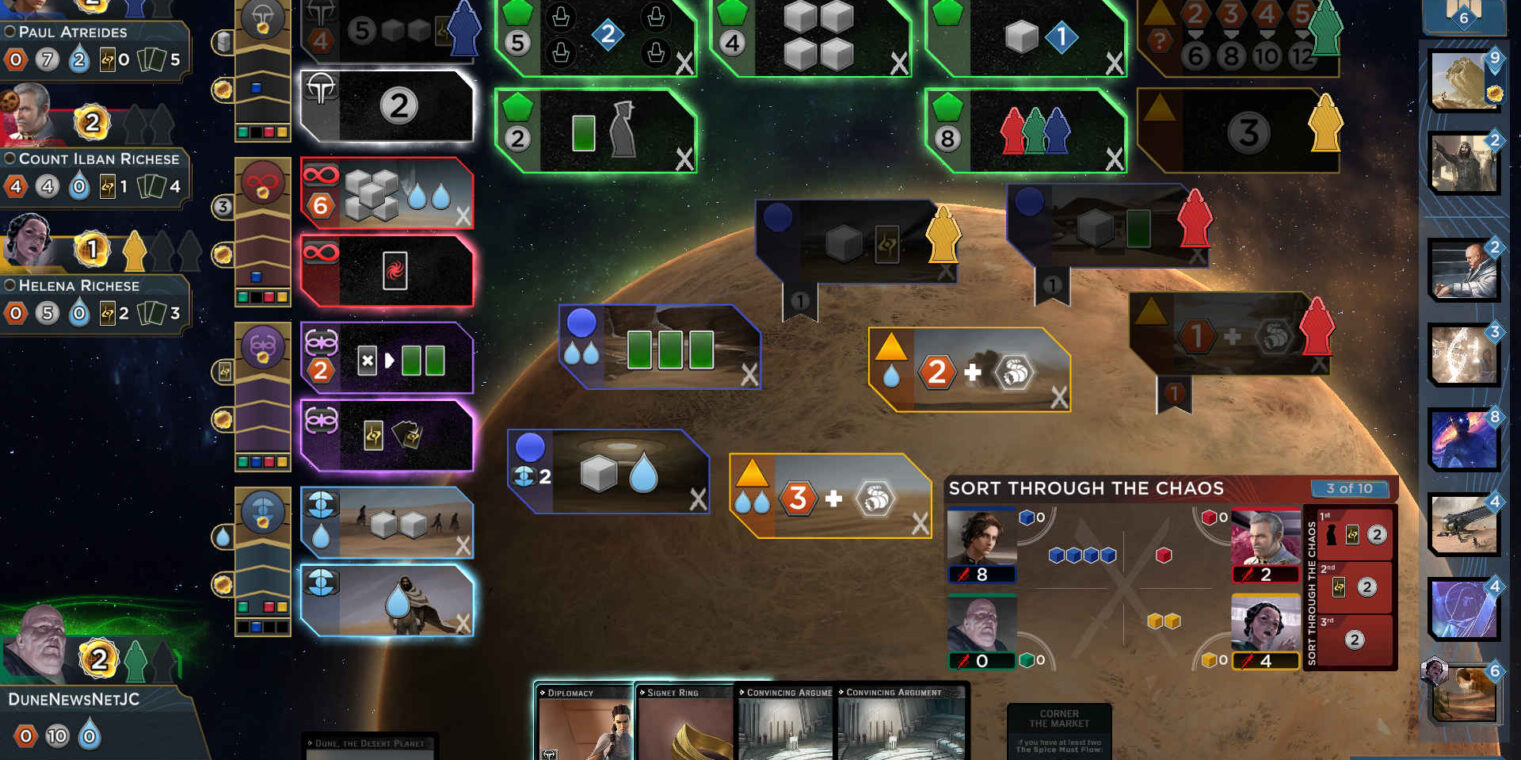Screen dimensions: 1521x760
Task: Select the blue space with troop cube and water
Action: coord(608,473)
